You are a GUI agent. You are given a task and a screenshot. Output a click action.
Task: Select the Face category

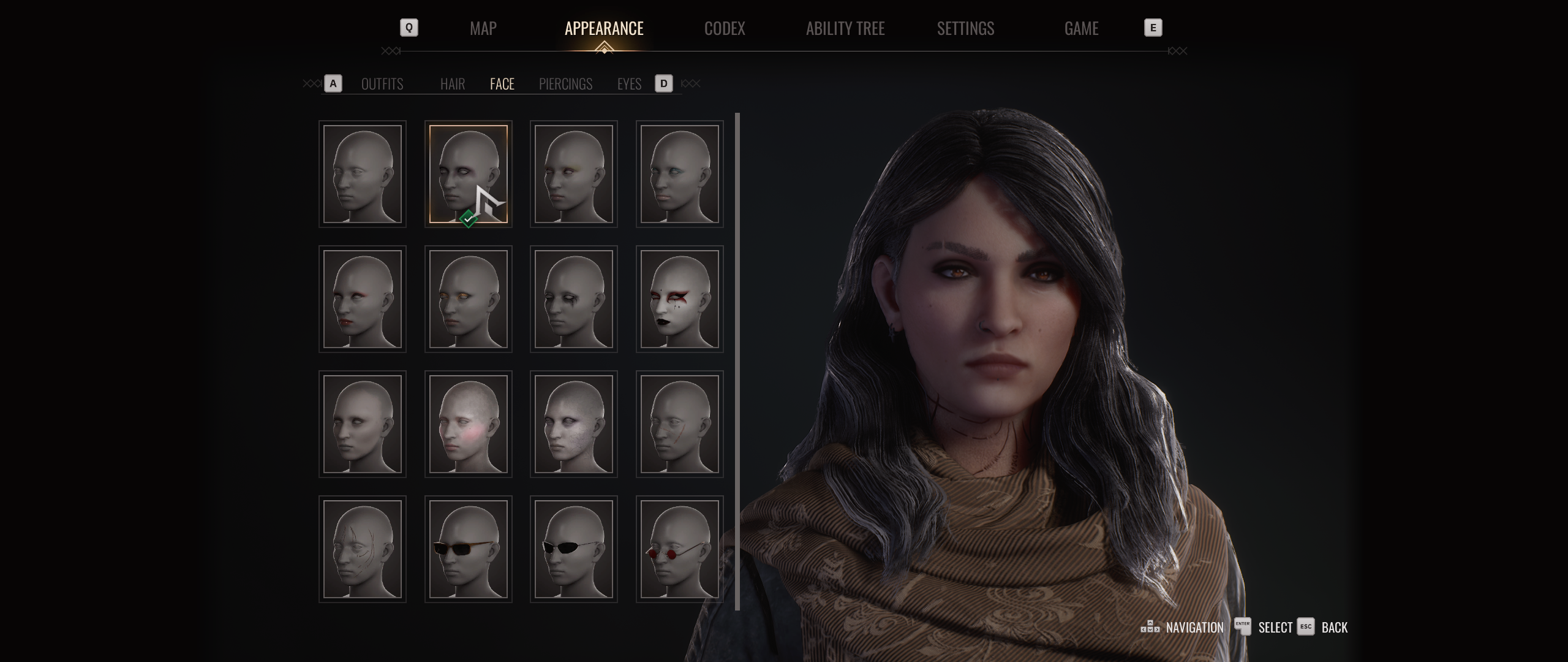(502, 84)
